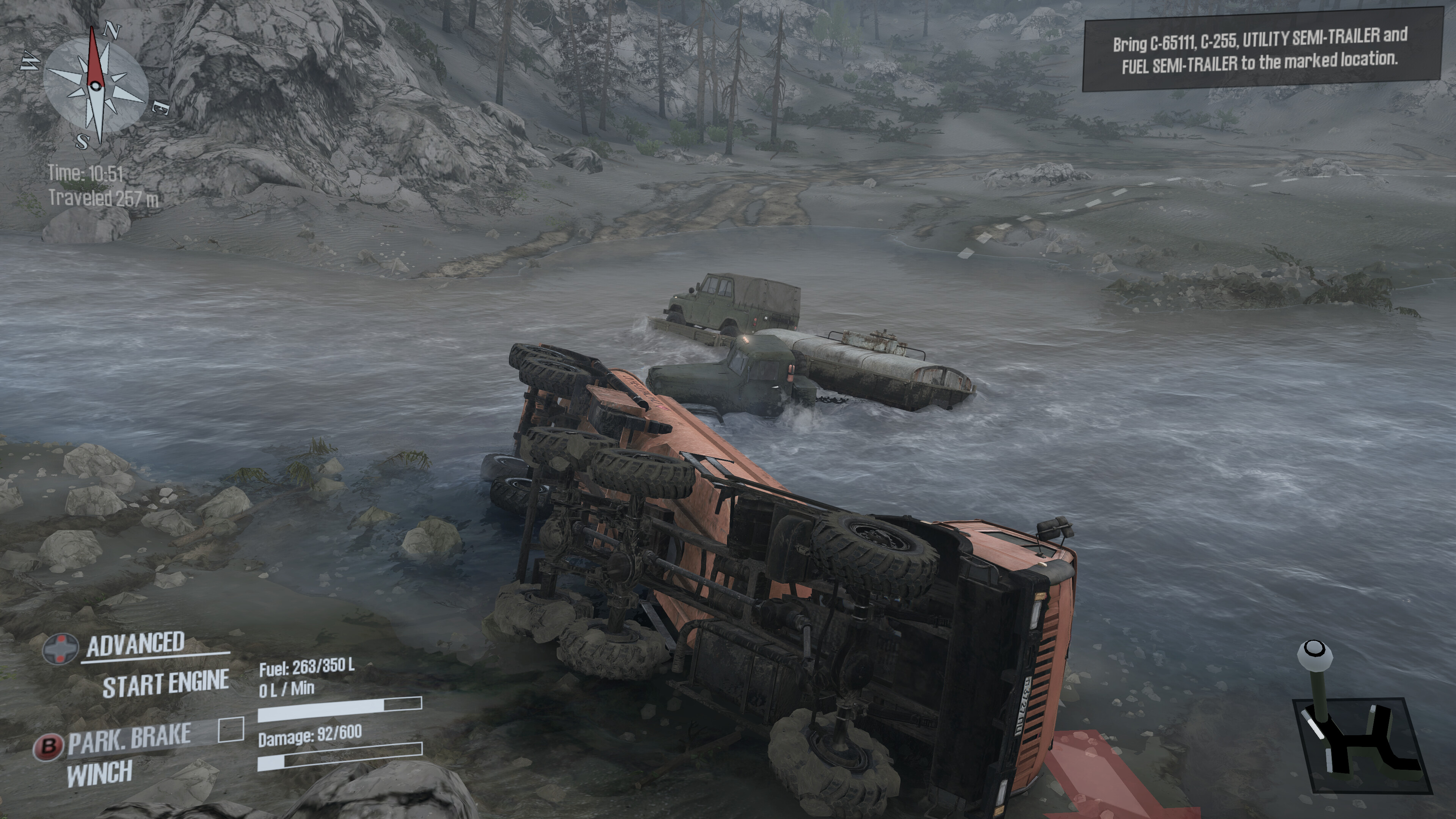Activate the Winch option
This screenshot has width=1456, height=819.
[99, 773]
